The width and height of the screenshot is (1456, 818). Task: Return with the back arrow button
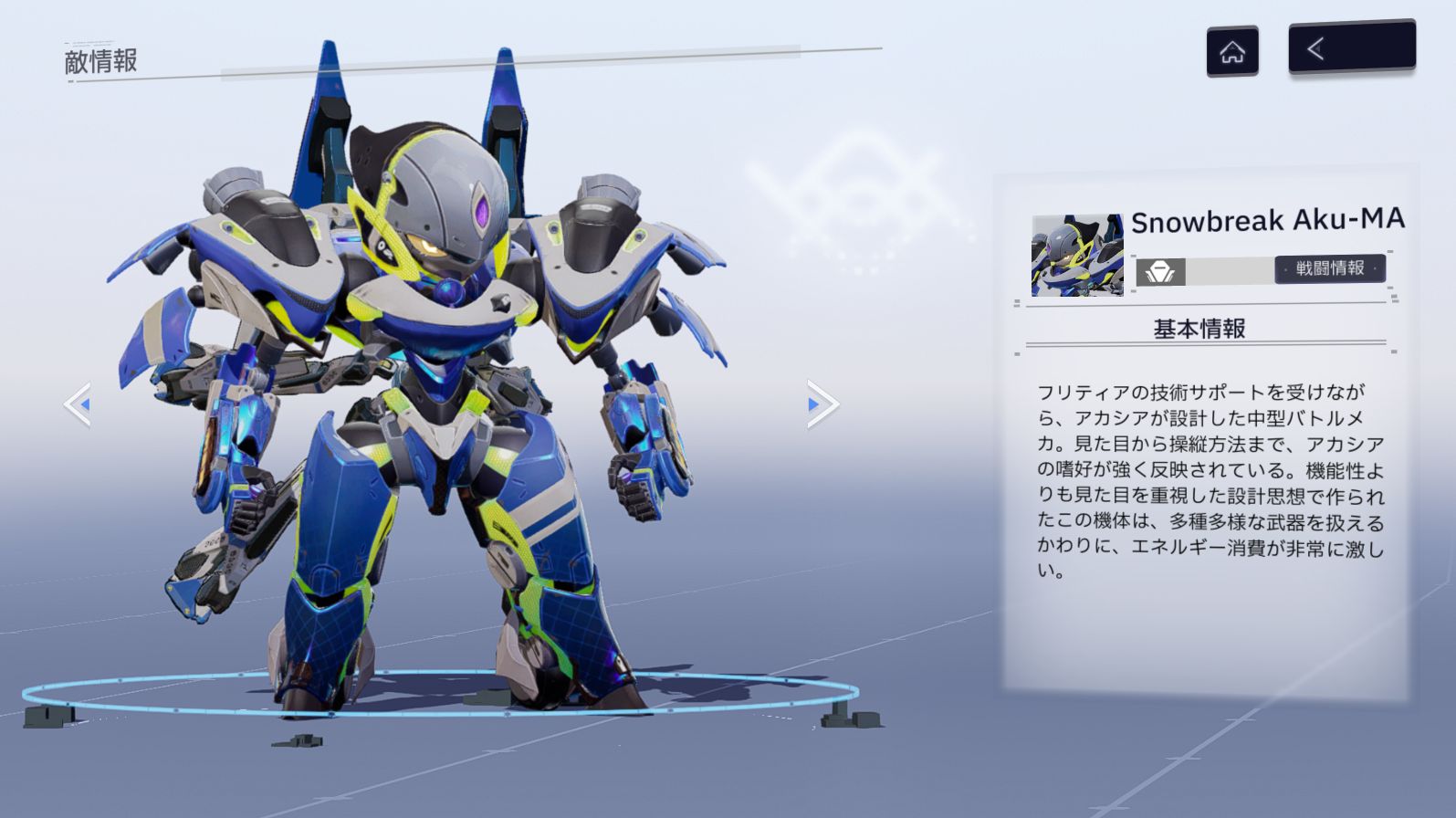coord(1351,47)
